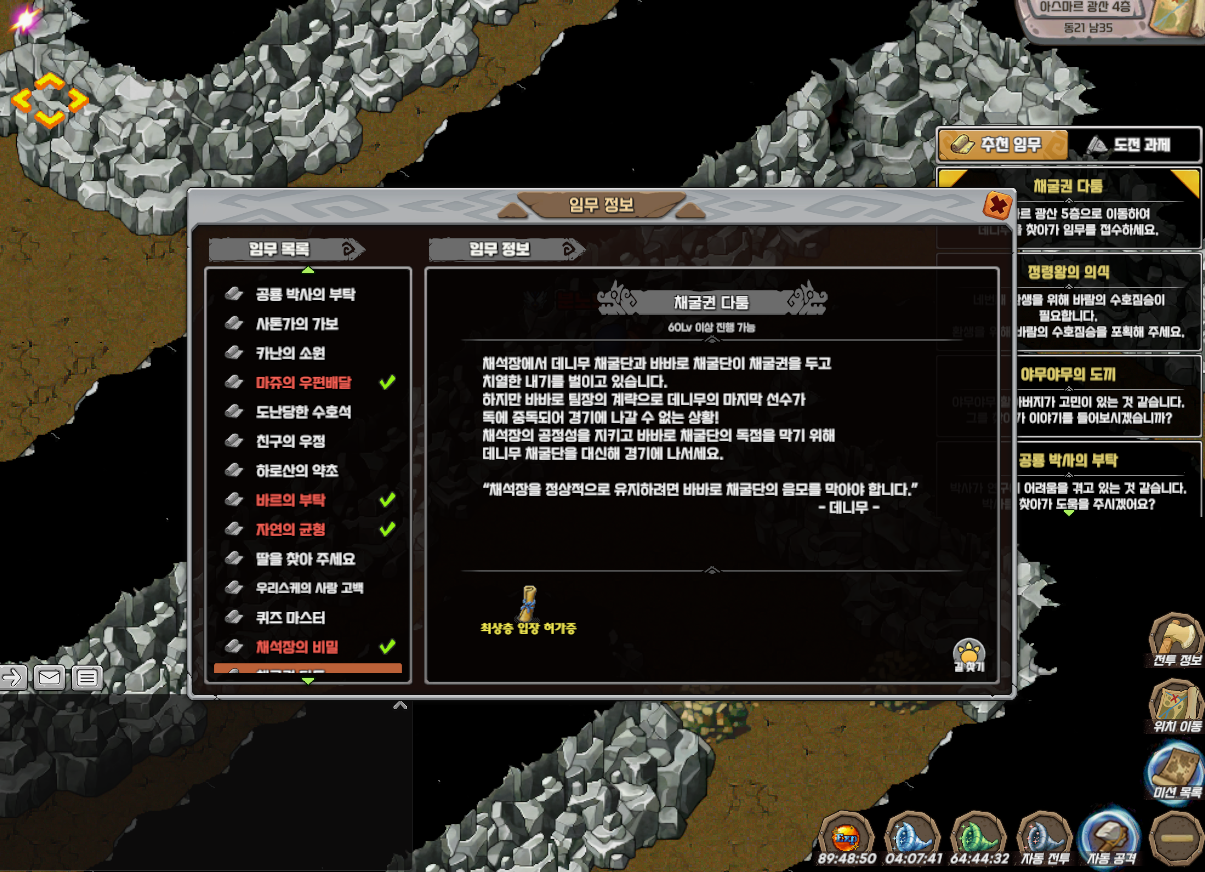1205x872 pixels.
Task: Open the 전투 정보 axe icon
Action: pos(1176,640)
